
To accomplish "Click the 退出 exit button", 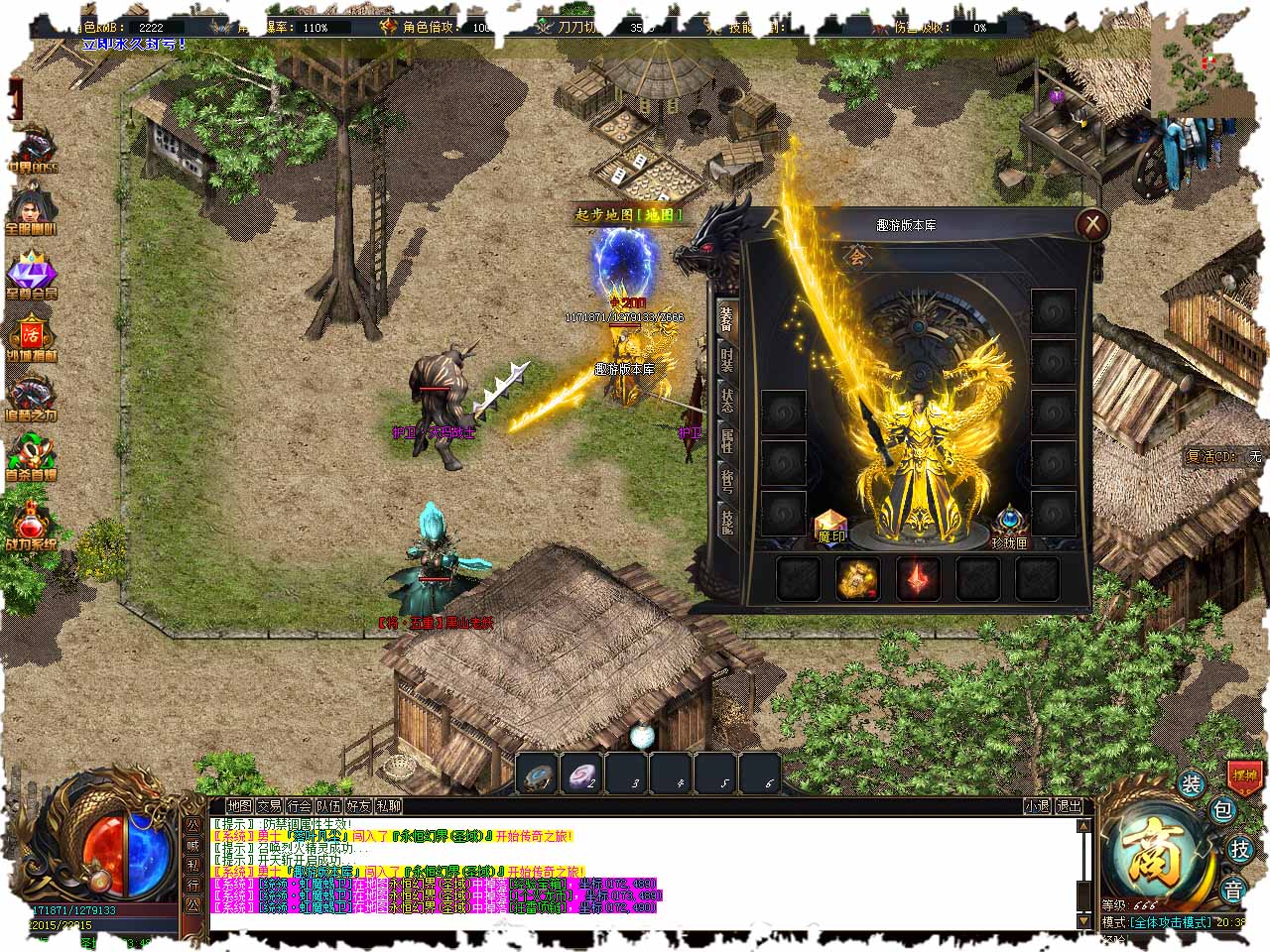I will pos(1069,806).
